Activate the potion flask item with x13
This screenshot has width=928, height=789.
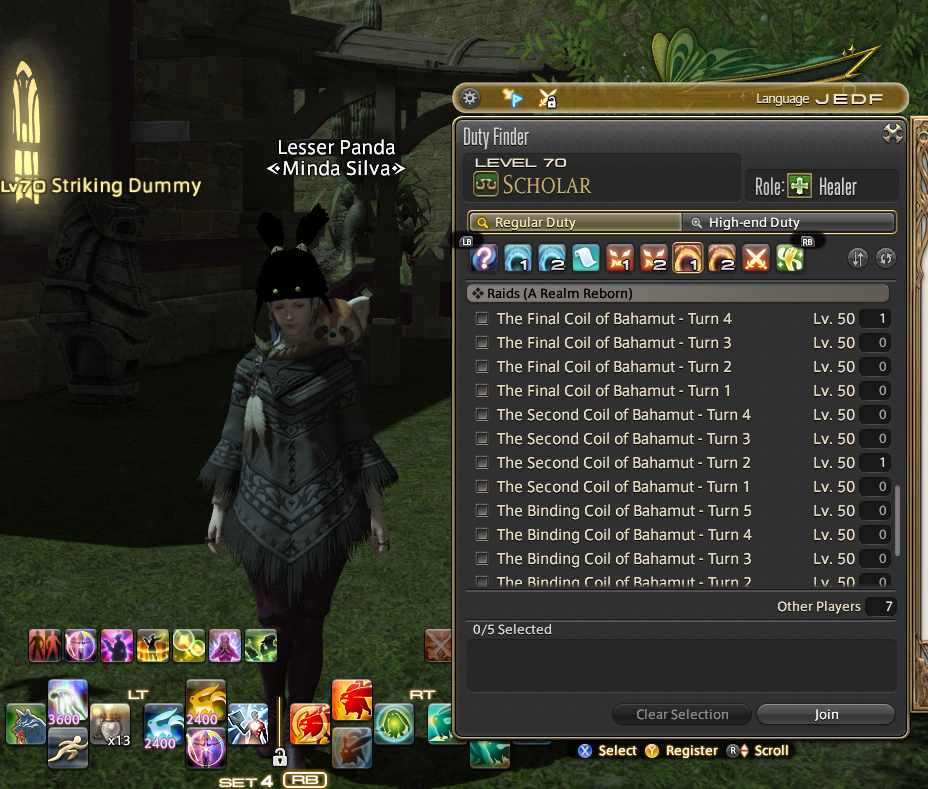(x=110, y=724)
